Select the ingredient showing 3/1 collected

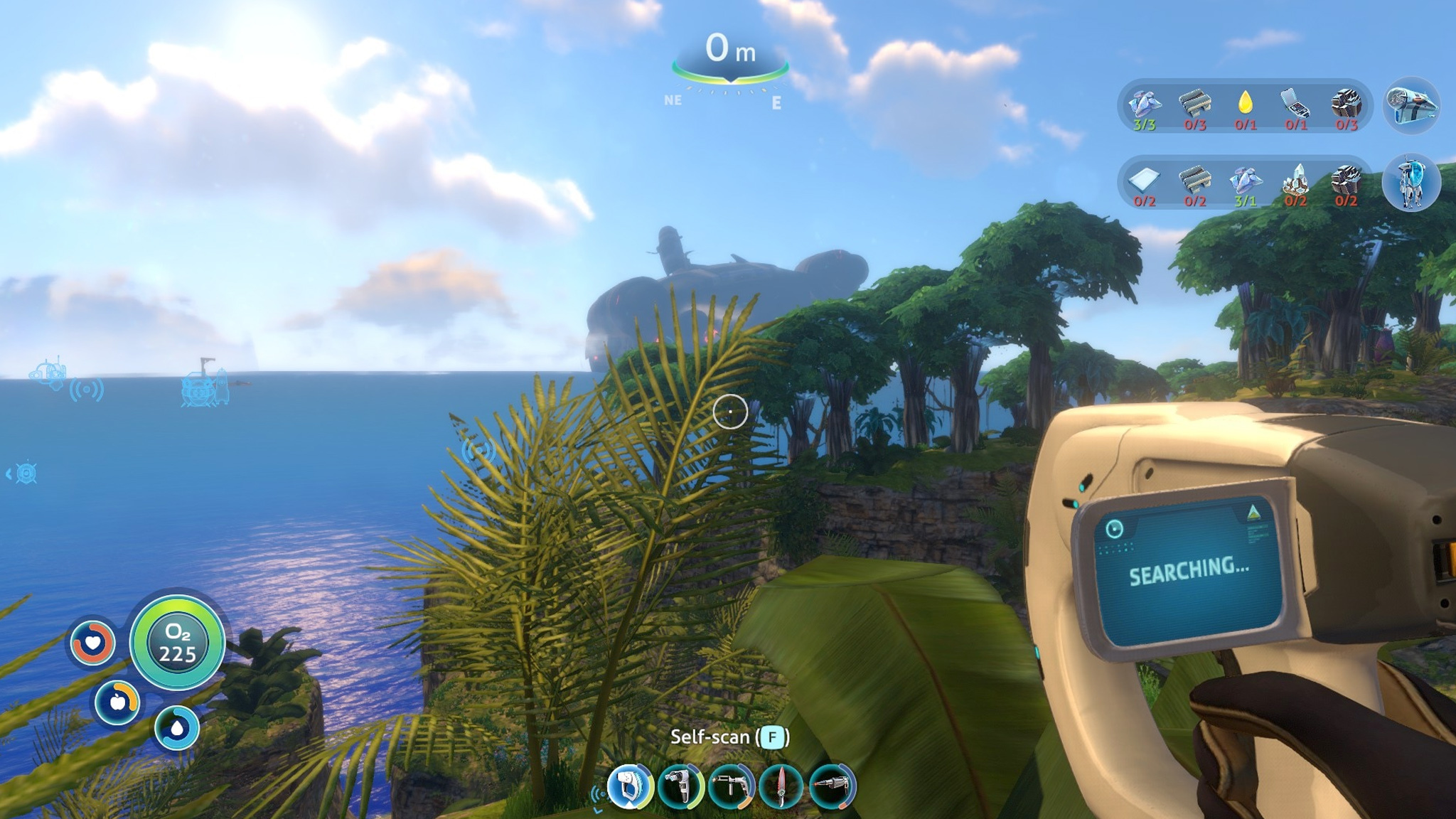point(1245,181)
